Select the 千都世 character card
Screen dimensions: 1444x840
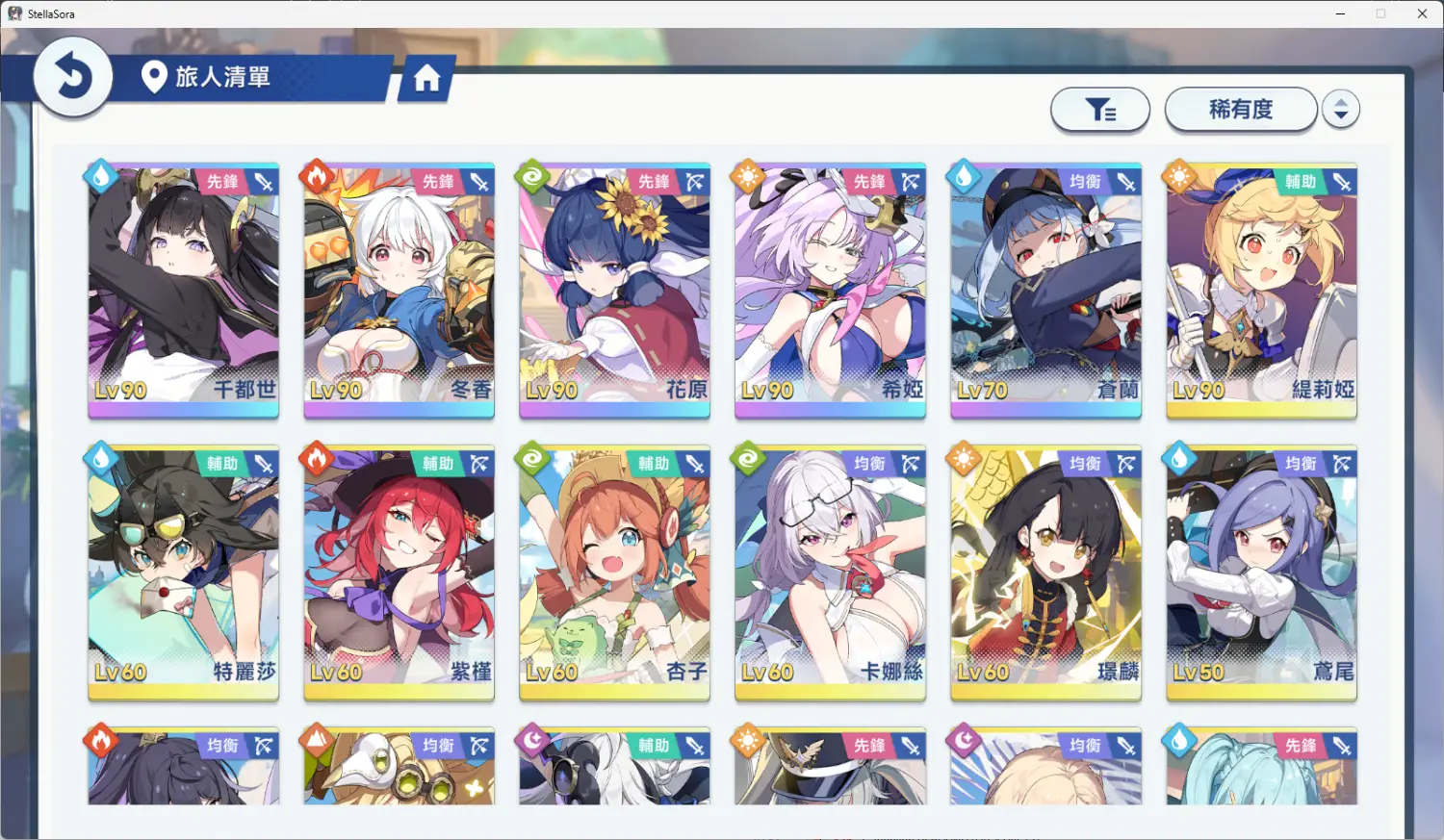(x=184, y=289)
